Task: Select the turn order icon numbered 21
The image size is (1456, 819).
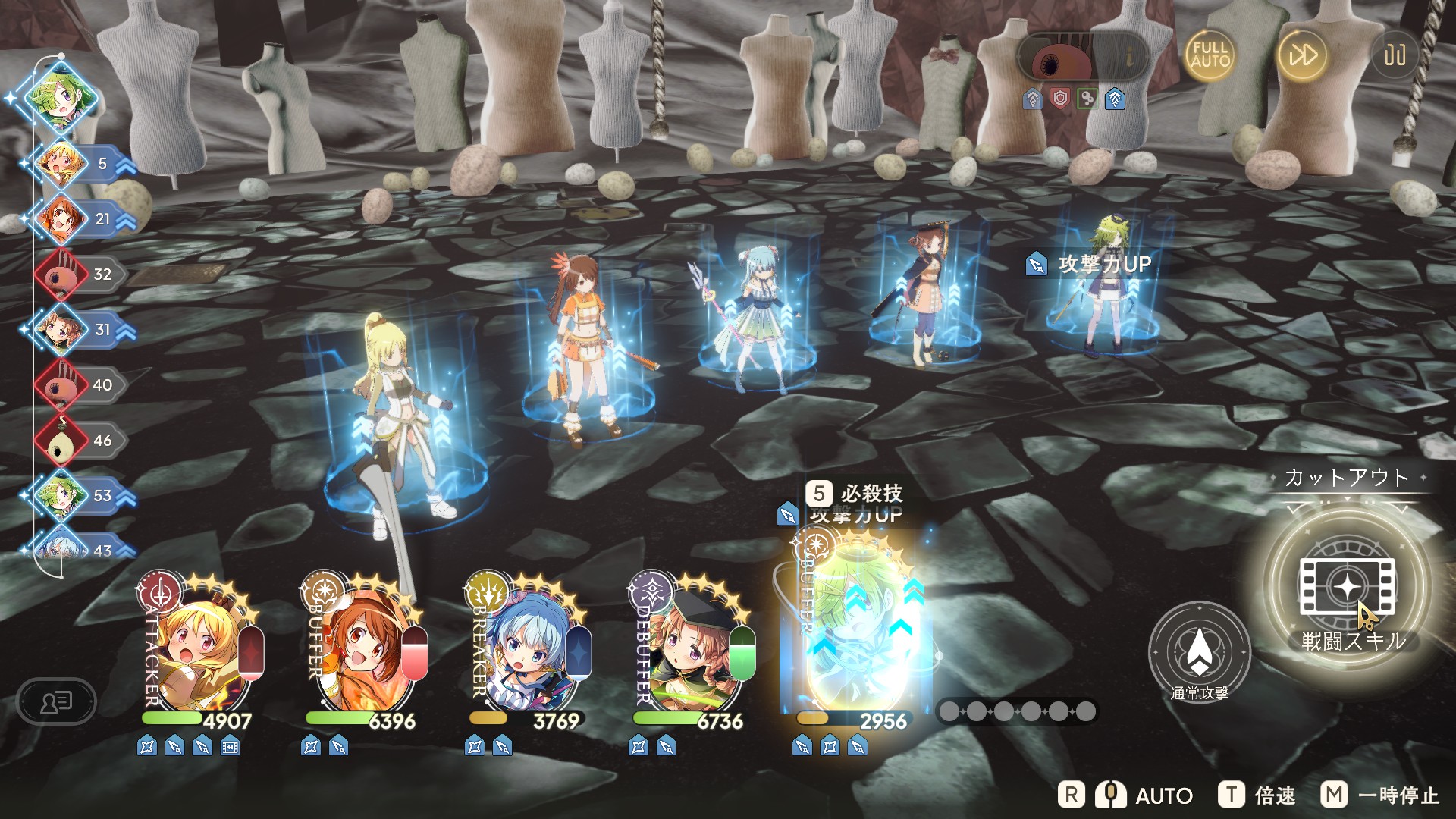Action: click(62, 219)
